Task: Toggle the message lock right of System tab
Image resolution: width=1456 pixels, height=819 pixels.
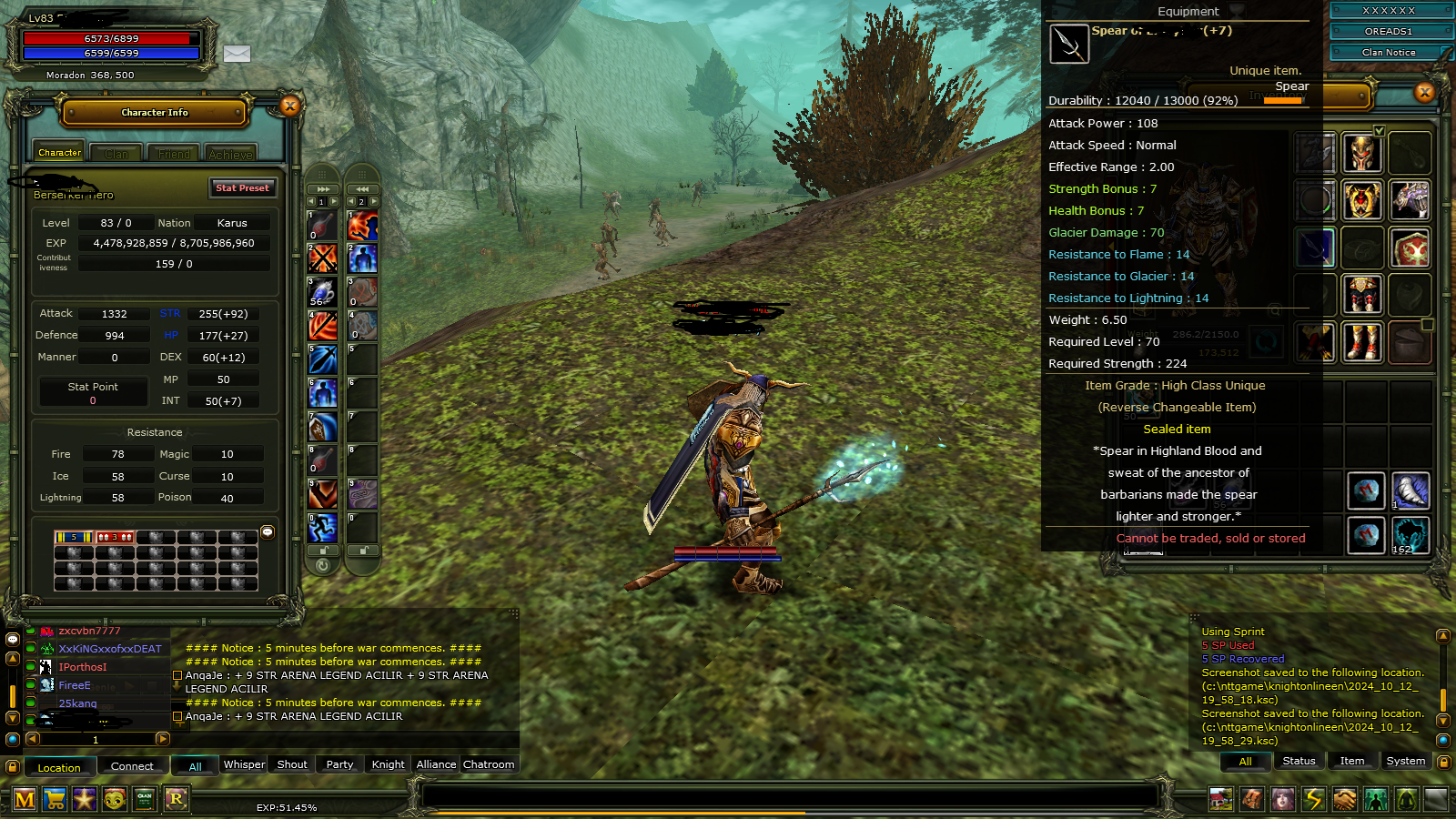Action: point(1443,761)
